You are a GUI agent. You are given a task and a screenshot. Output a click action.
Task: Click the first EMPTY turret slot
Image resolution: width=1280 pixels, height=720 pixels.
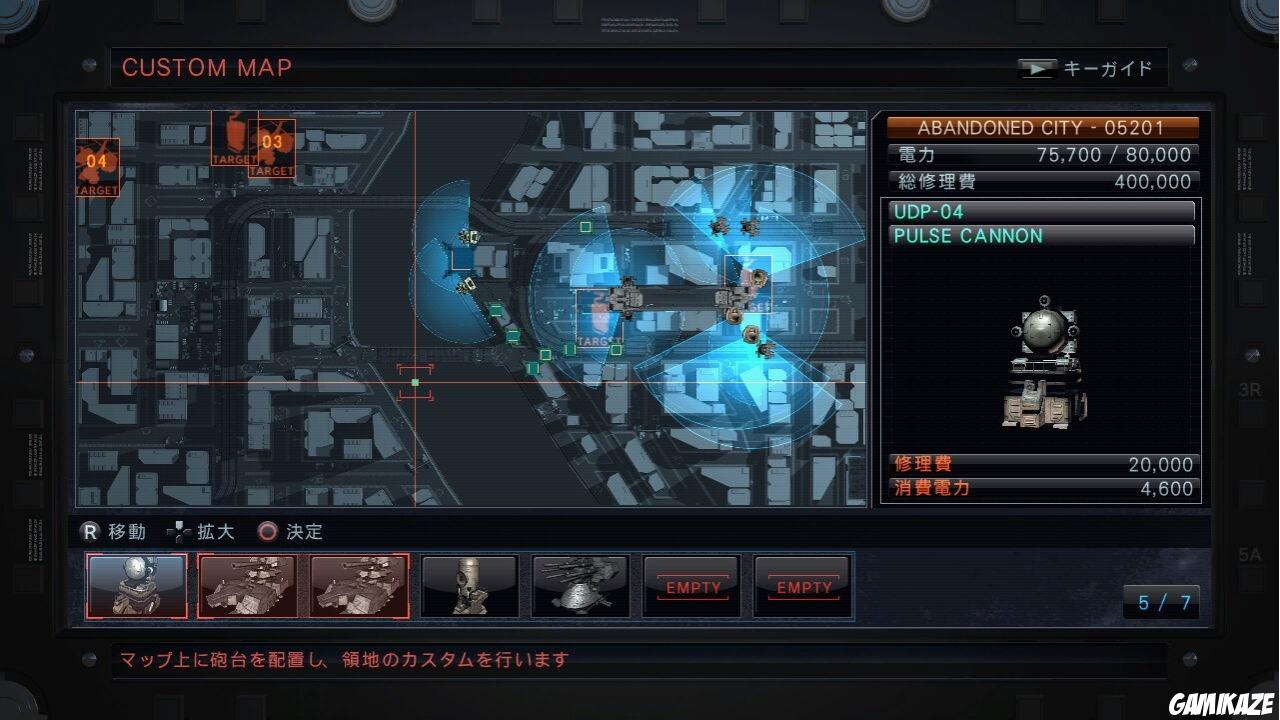click(x=692, y=586)
